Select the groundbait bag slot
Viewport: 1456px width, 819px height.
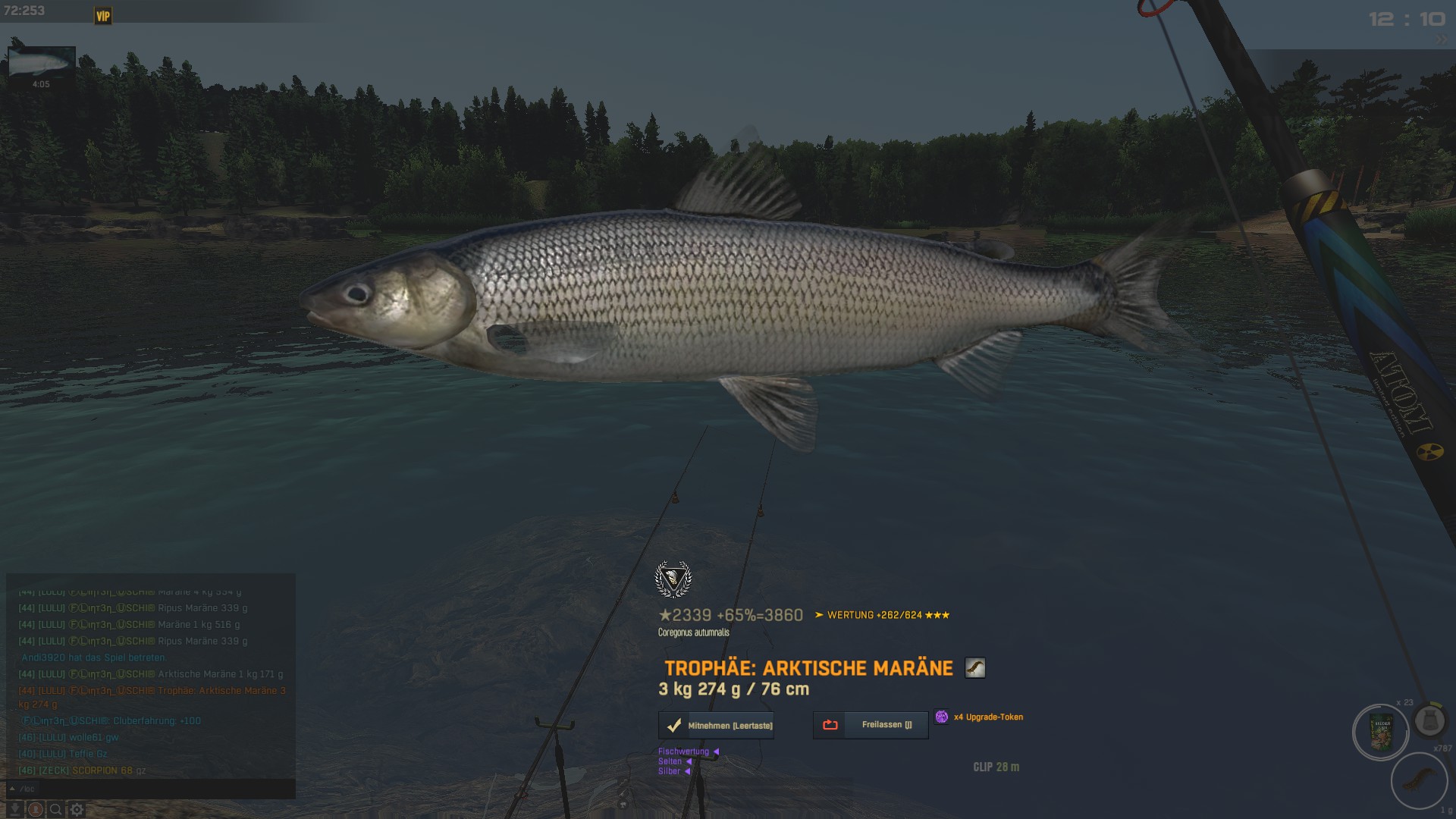(x=1381, y=733)
